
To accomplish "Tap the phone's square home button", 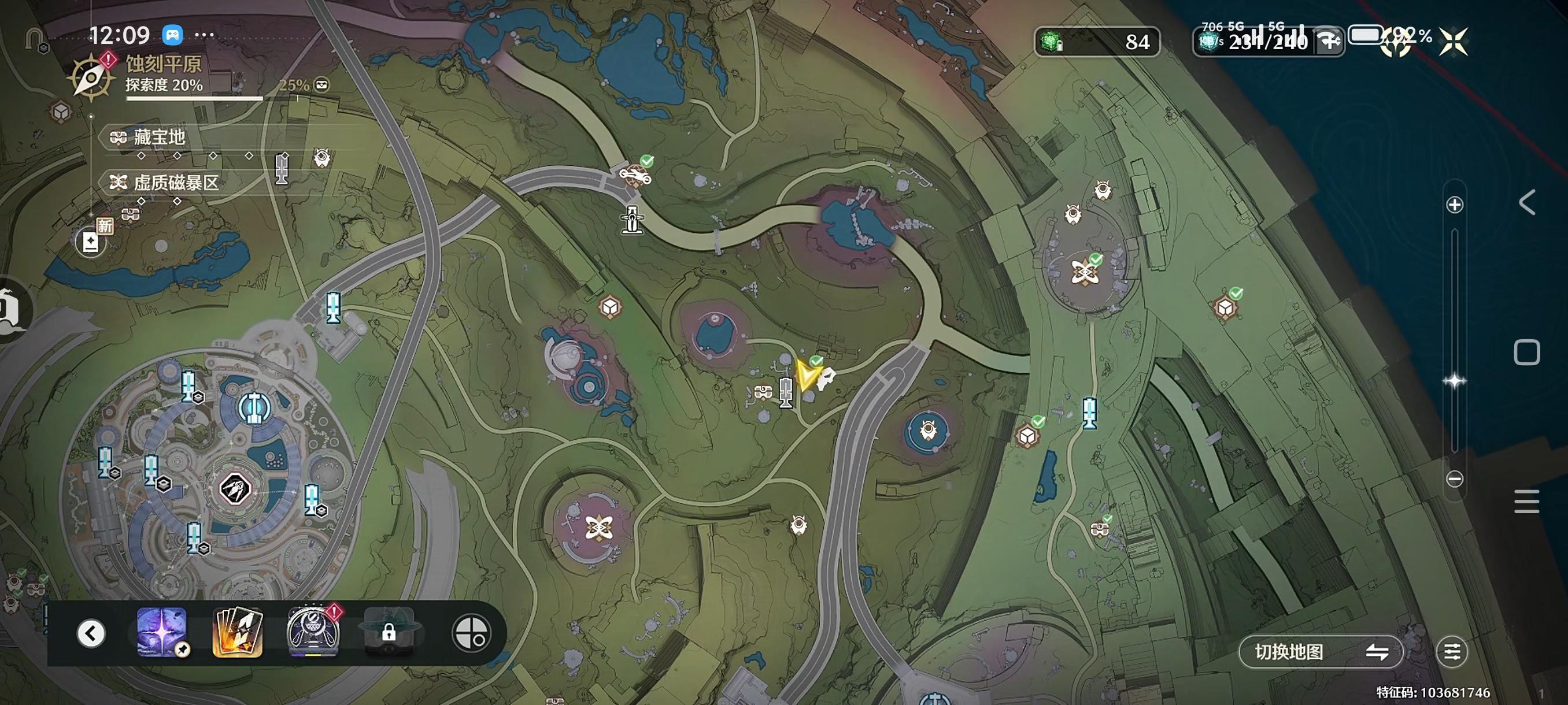I will tap(1526, 353).
